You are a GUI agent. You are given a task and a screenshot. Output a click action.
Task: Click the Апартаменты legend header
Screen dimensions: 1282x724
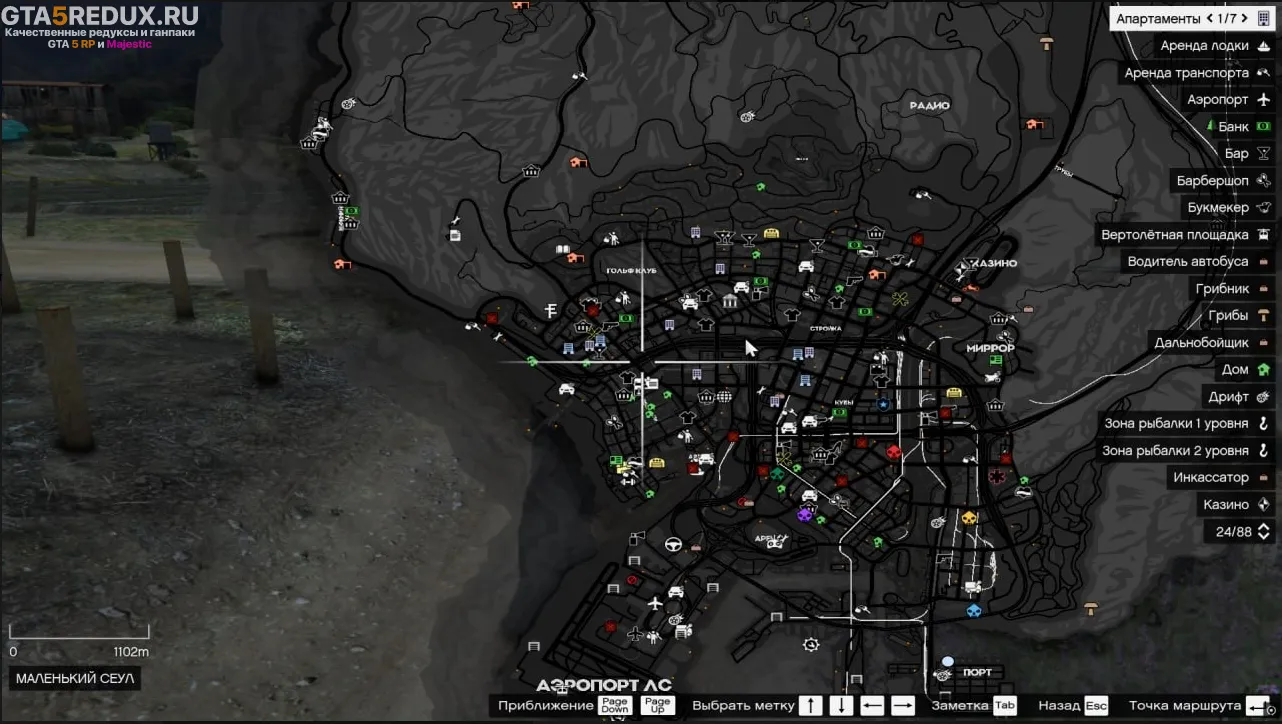[1158, 19]
